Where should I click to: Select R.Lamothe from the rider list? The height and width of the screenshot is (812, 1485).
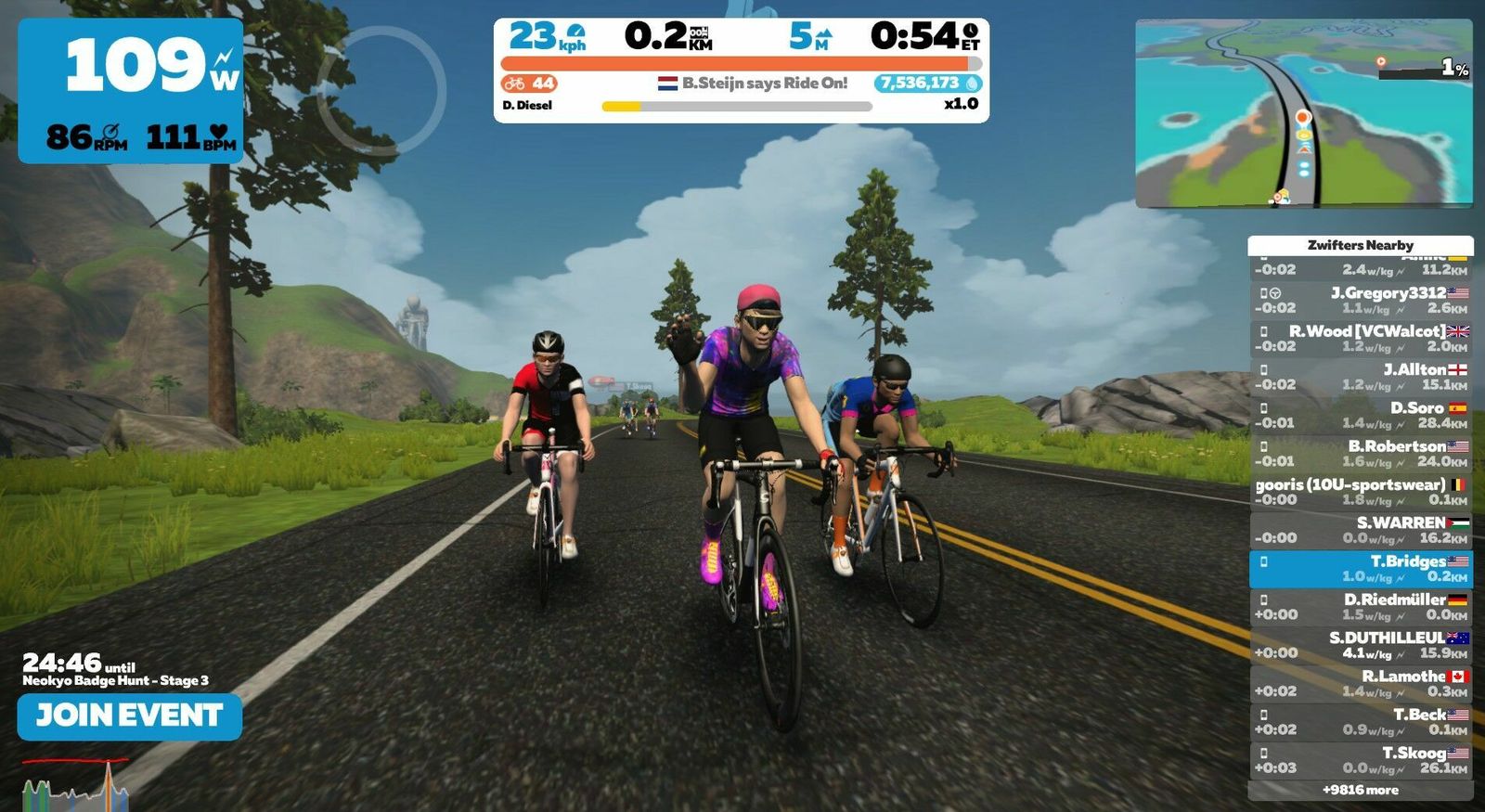point(1360,684)
